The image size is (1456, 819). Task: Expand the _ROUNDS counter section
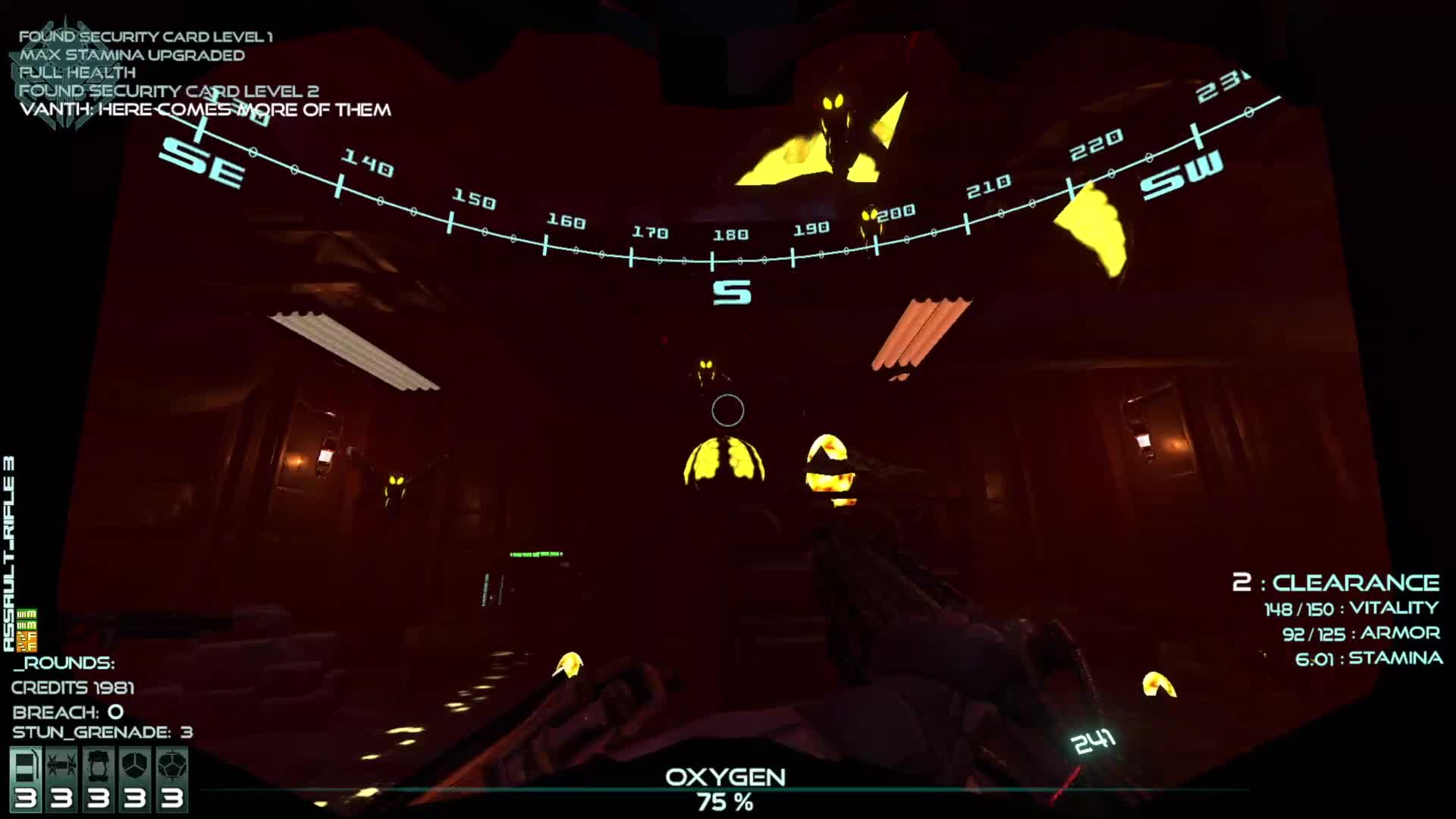tap(64, 662)
